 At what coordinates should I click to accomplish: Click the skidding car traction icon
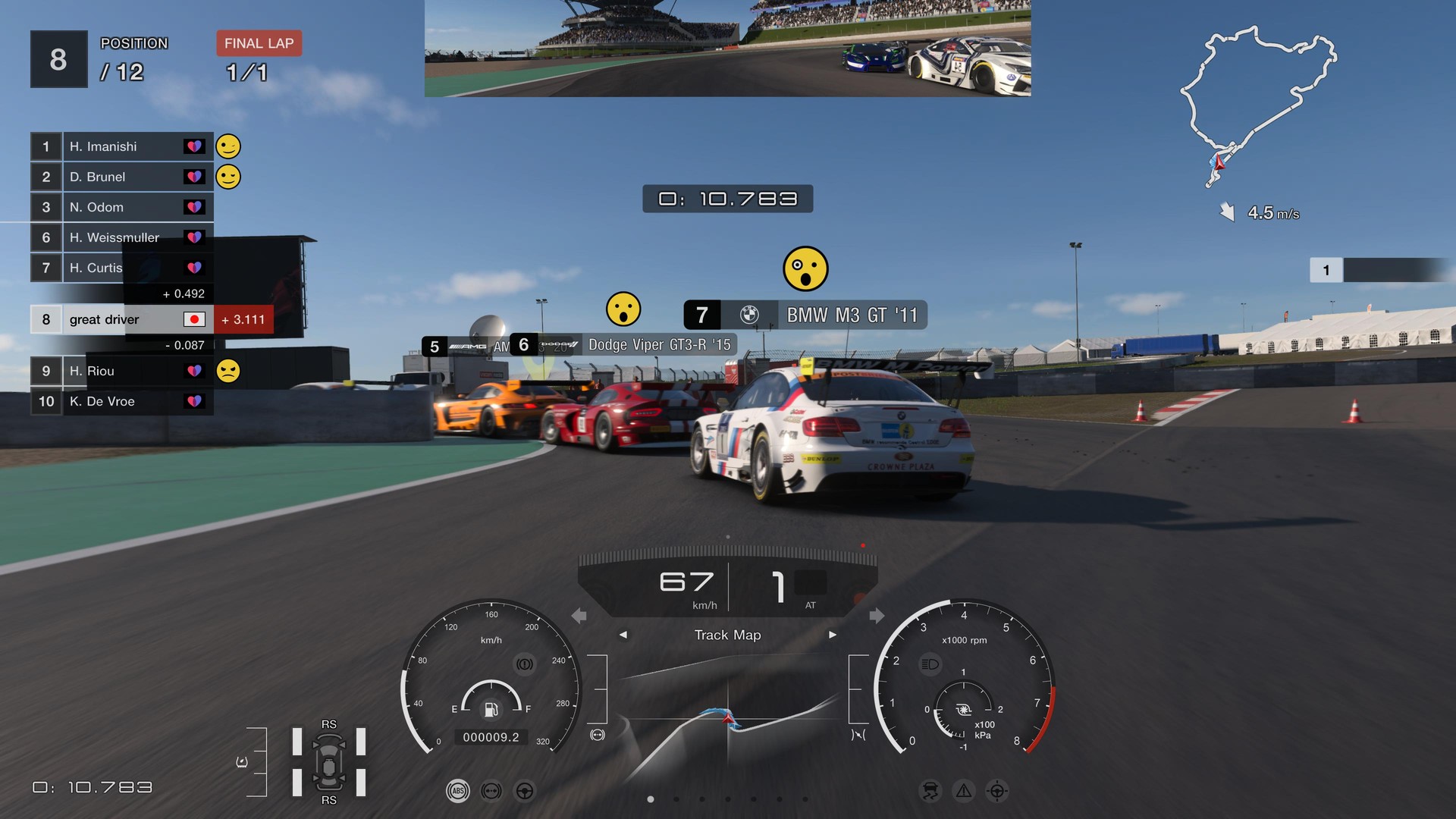pyautogui.click(x=930, y=791)
